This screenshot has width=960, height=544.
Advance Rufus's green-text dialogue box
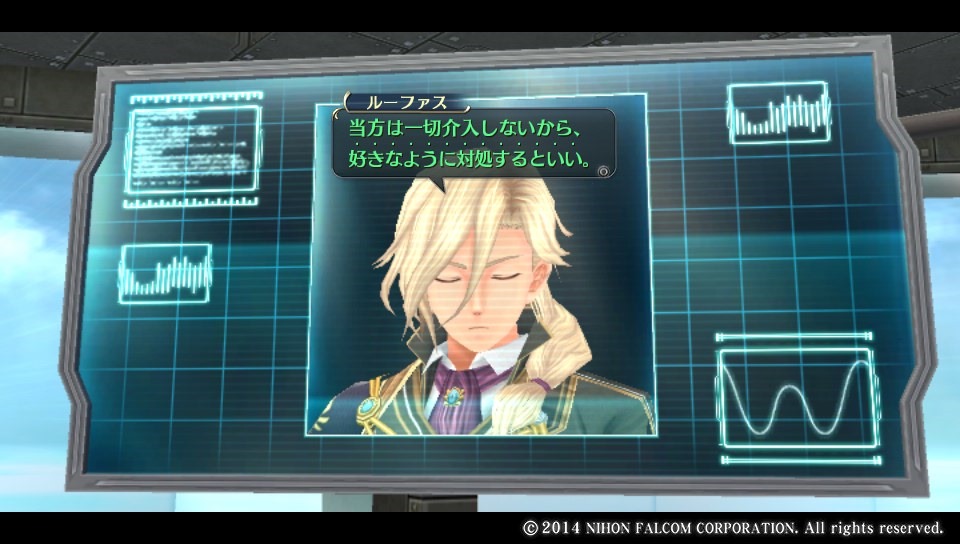(470, 144)
